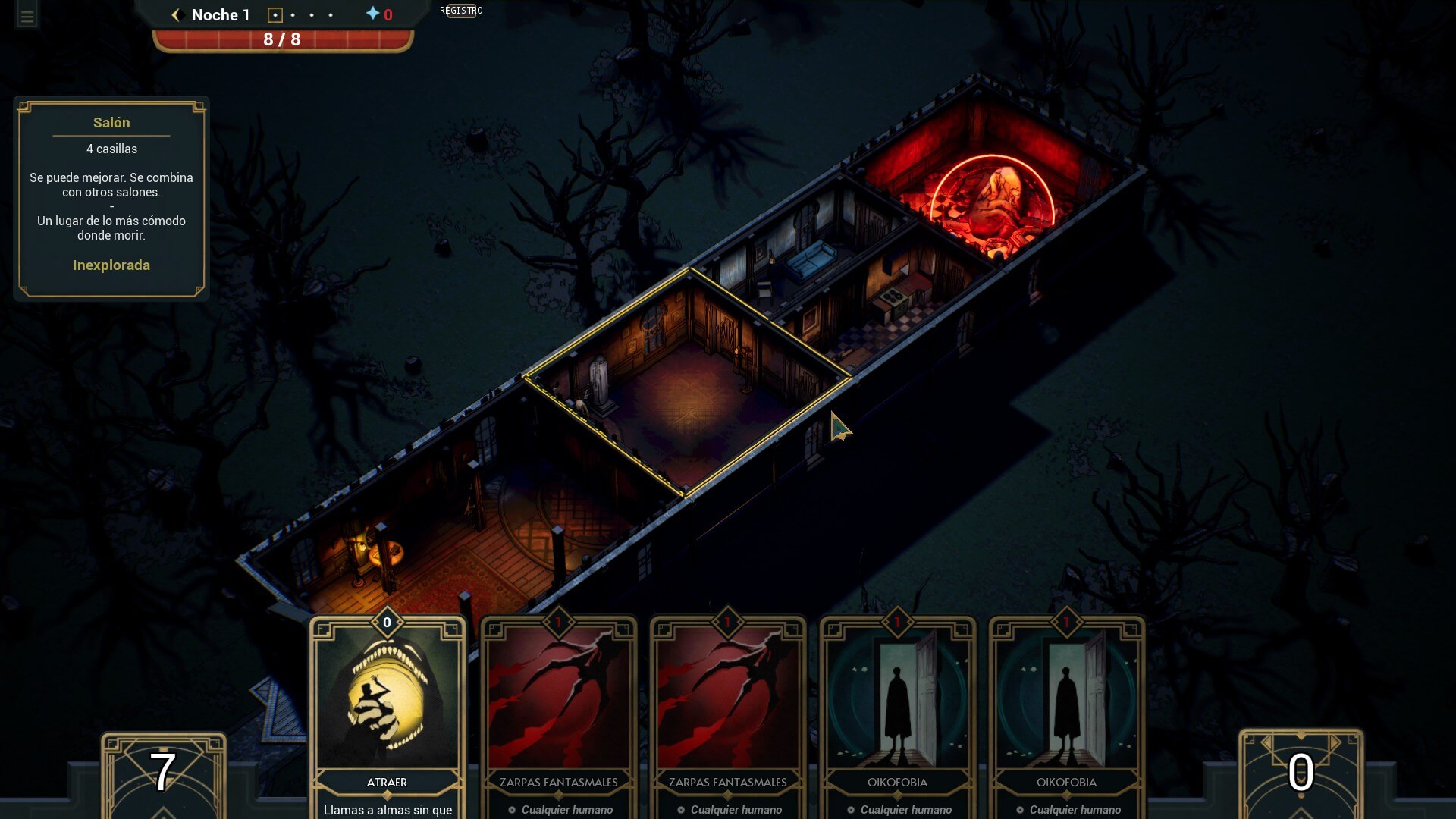Select the back arrow beside Noche 1

click(176, 15)
